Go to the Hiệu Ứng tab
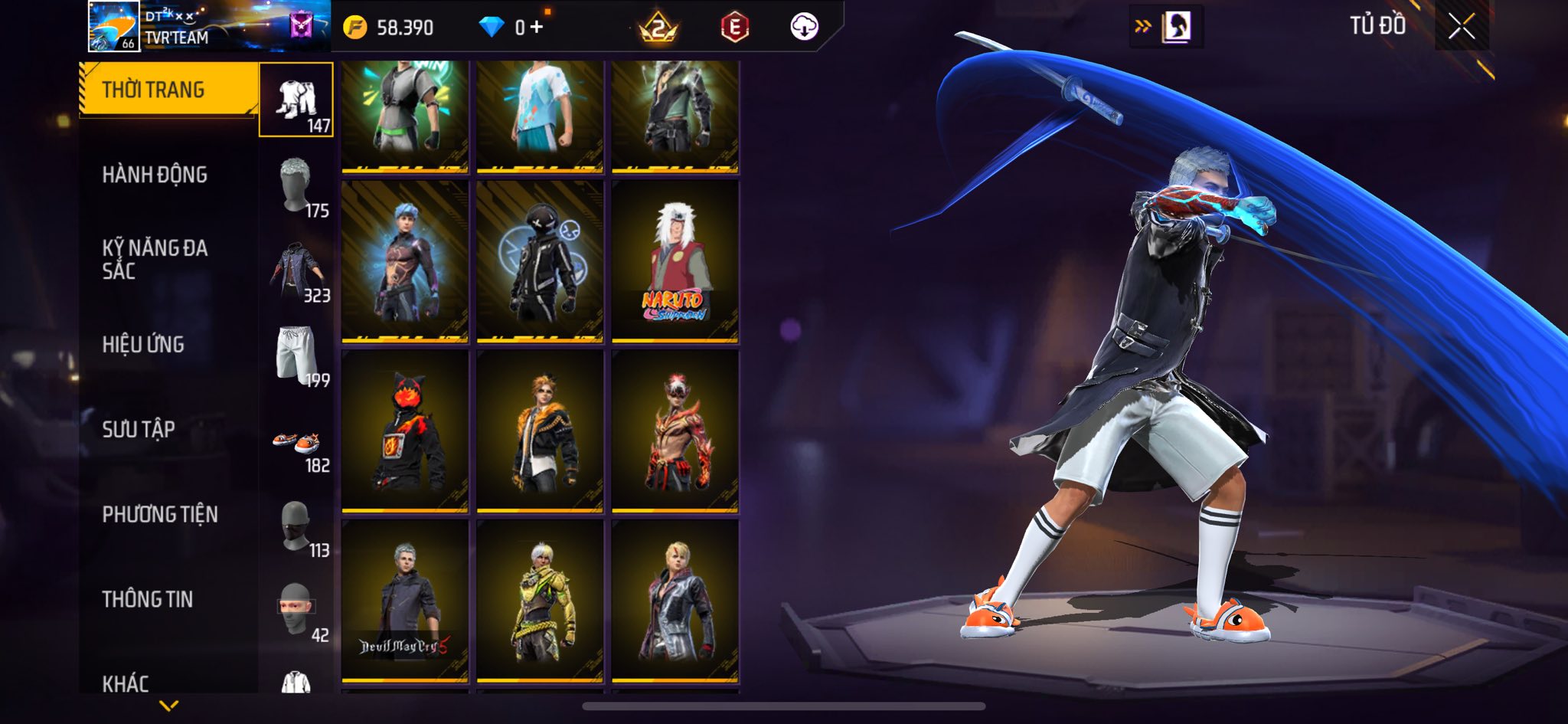The image size is (1568, 724). [143, 345]
